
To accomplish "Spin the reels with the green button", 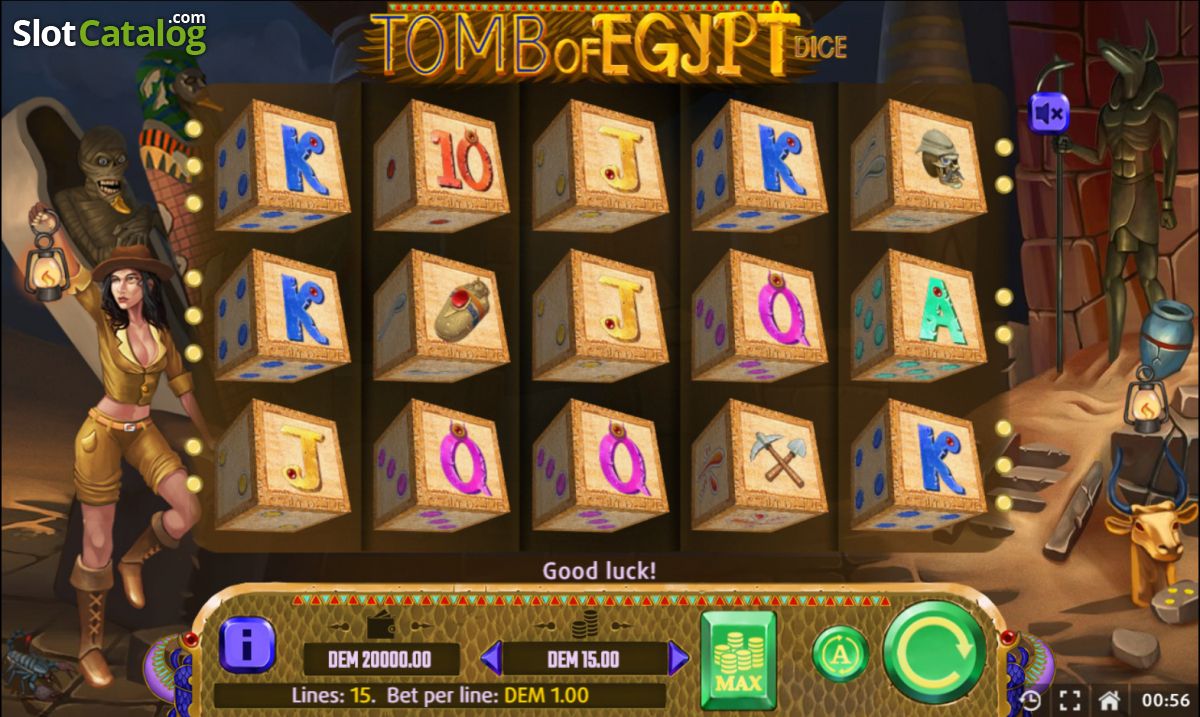I will click(935, 653).
